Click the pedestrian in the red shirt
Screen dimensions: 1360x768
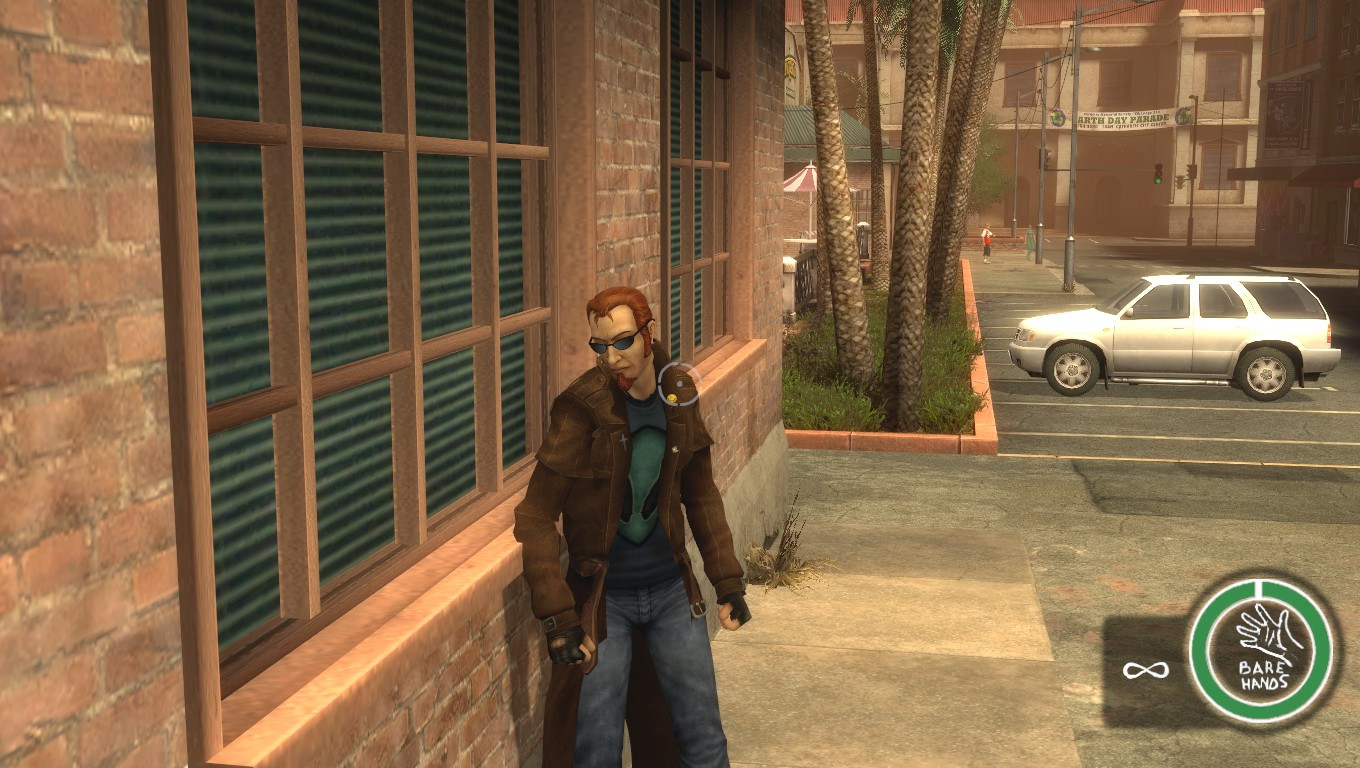pos(986,237)
